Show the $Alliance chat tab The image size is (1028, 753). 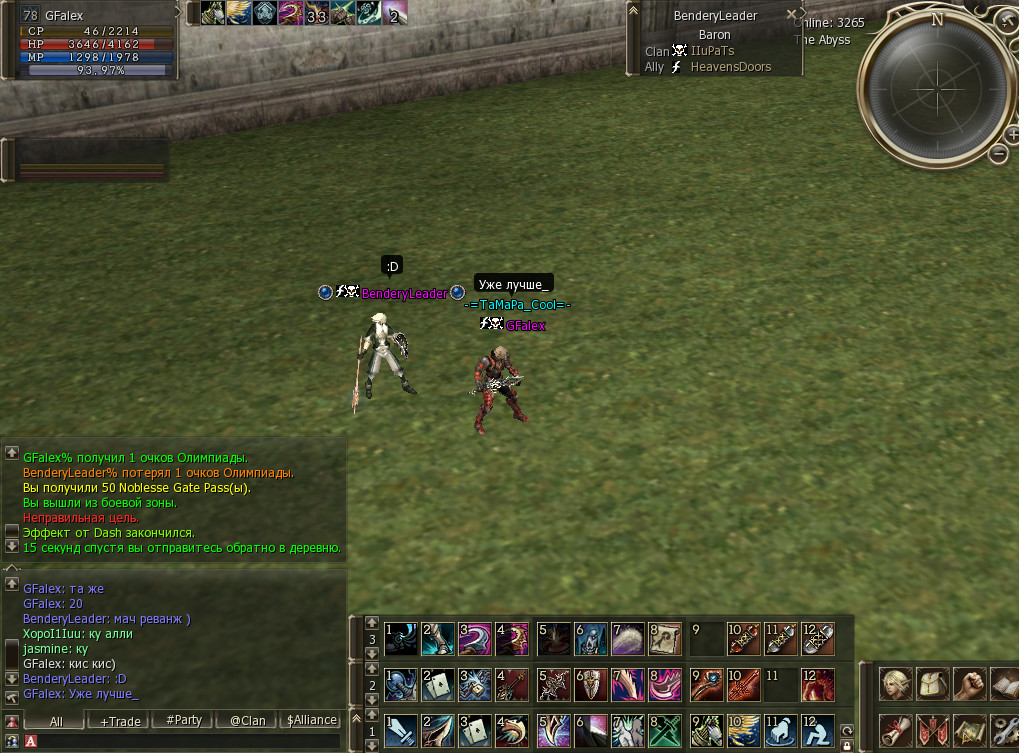311,720
